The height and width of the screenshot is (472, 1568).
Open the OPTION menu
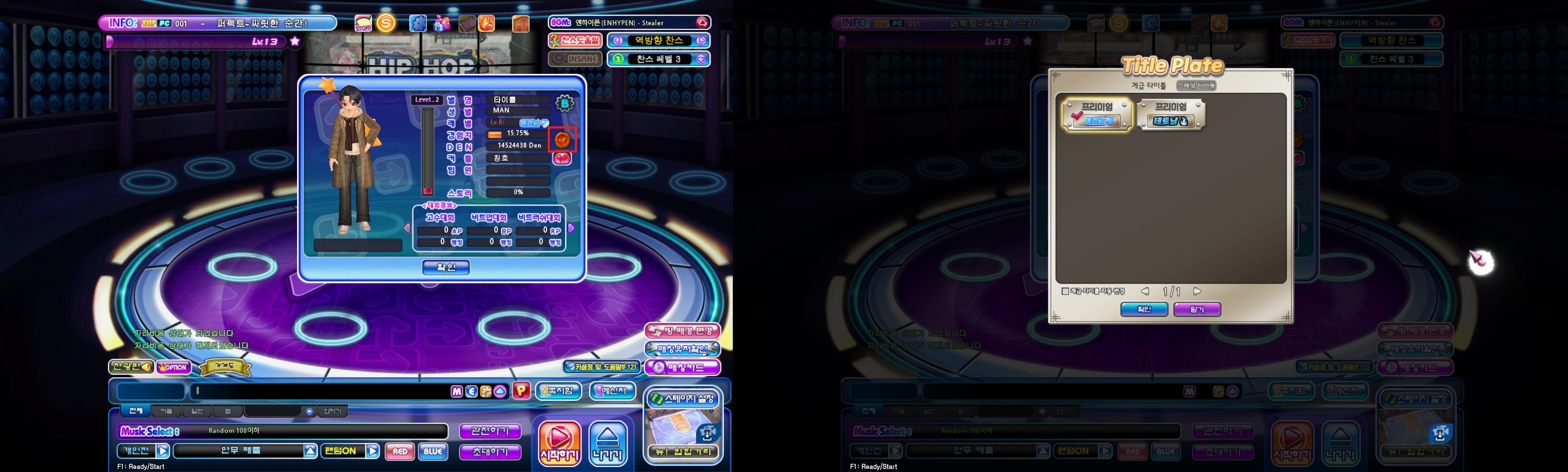[174, 368]
